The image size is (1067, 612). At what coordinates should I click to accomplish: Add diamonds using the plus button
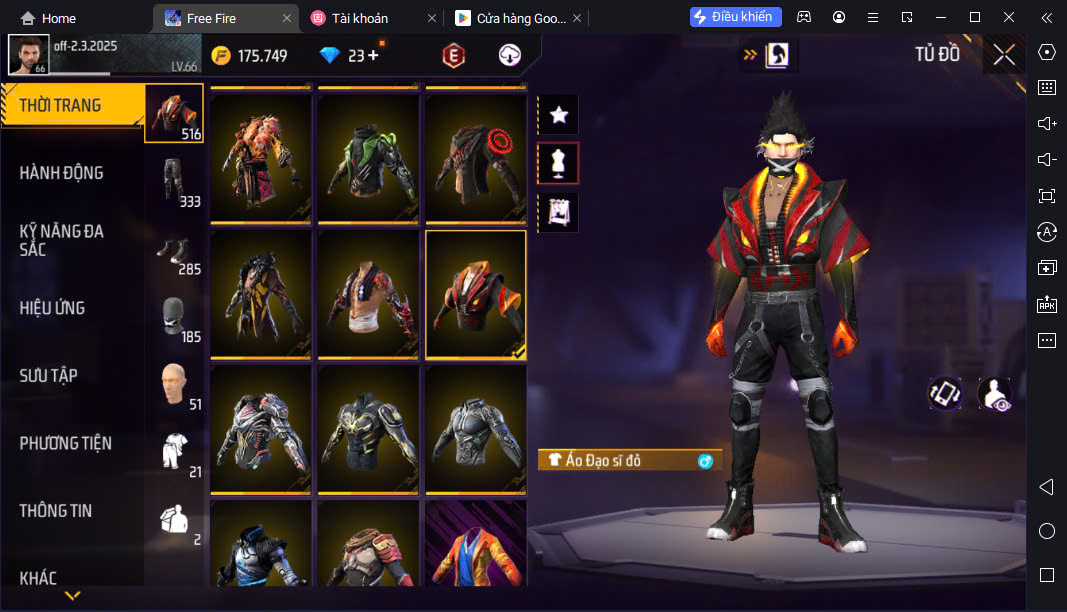pyautogui.click(x=374, y=55)
